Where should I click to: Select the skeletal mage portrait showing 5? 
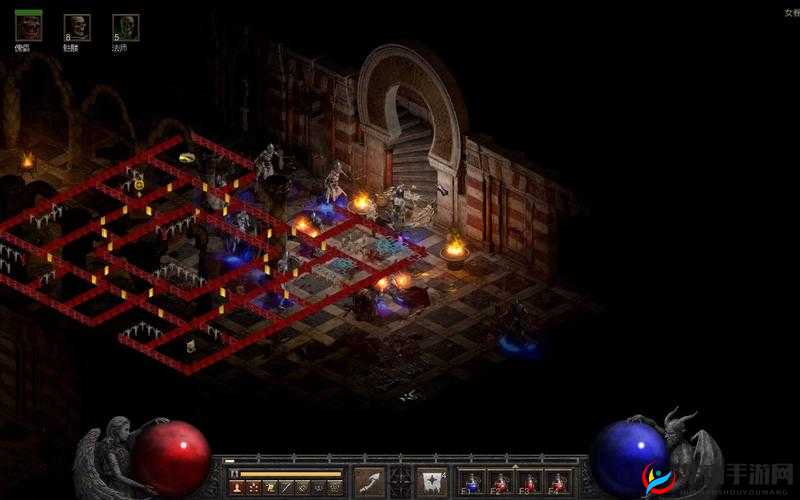coord(125,27)
